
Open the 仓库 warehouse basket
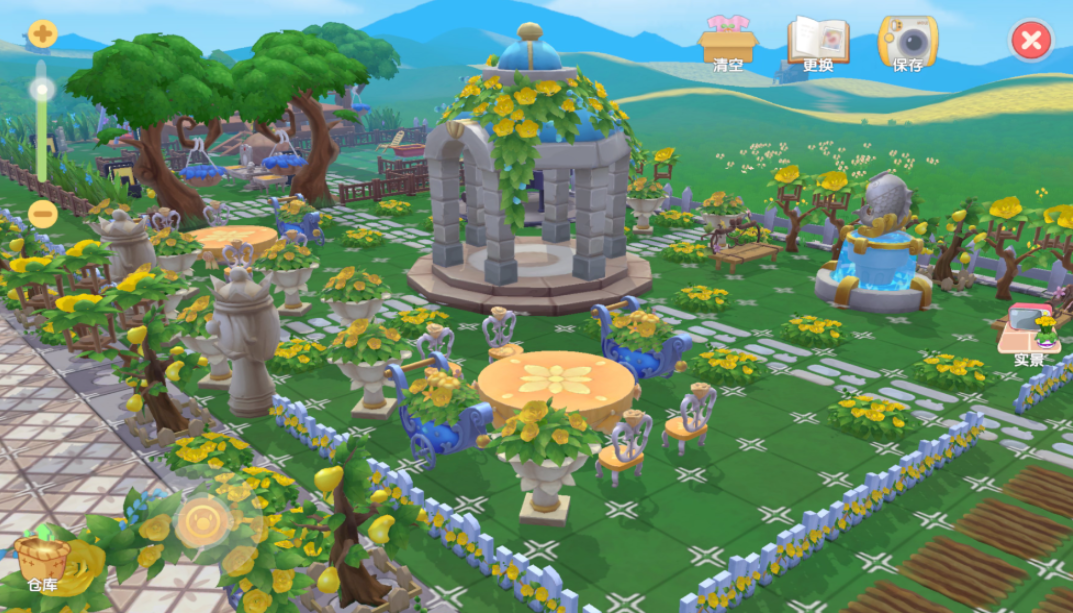tap(42, 562)
